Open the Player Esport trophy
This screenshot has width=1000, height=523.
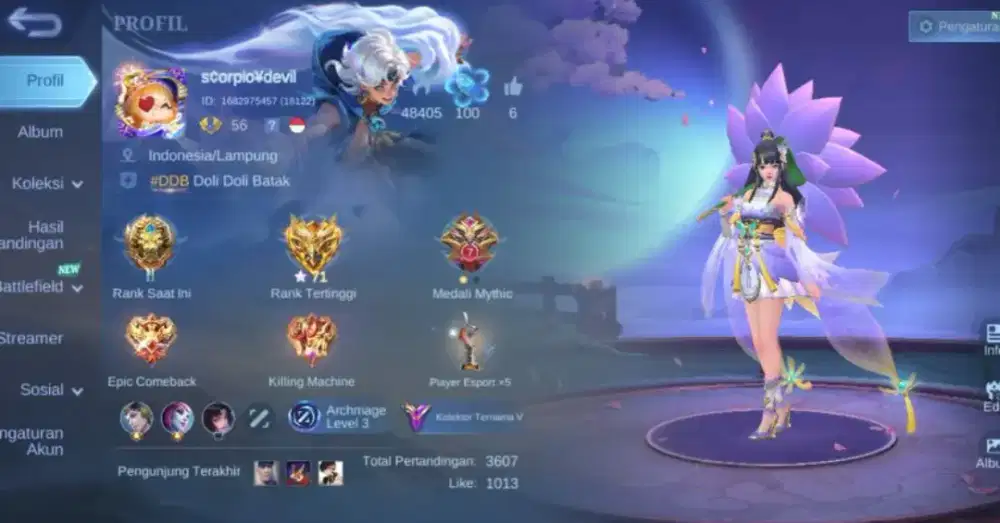click(x=470, y=341)
